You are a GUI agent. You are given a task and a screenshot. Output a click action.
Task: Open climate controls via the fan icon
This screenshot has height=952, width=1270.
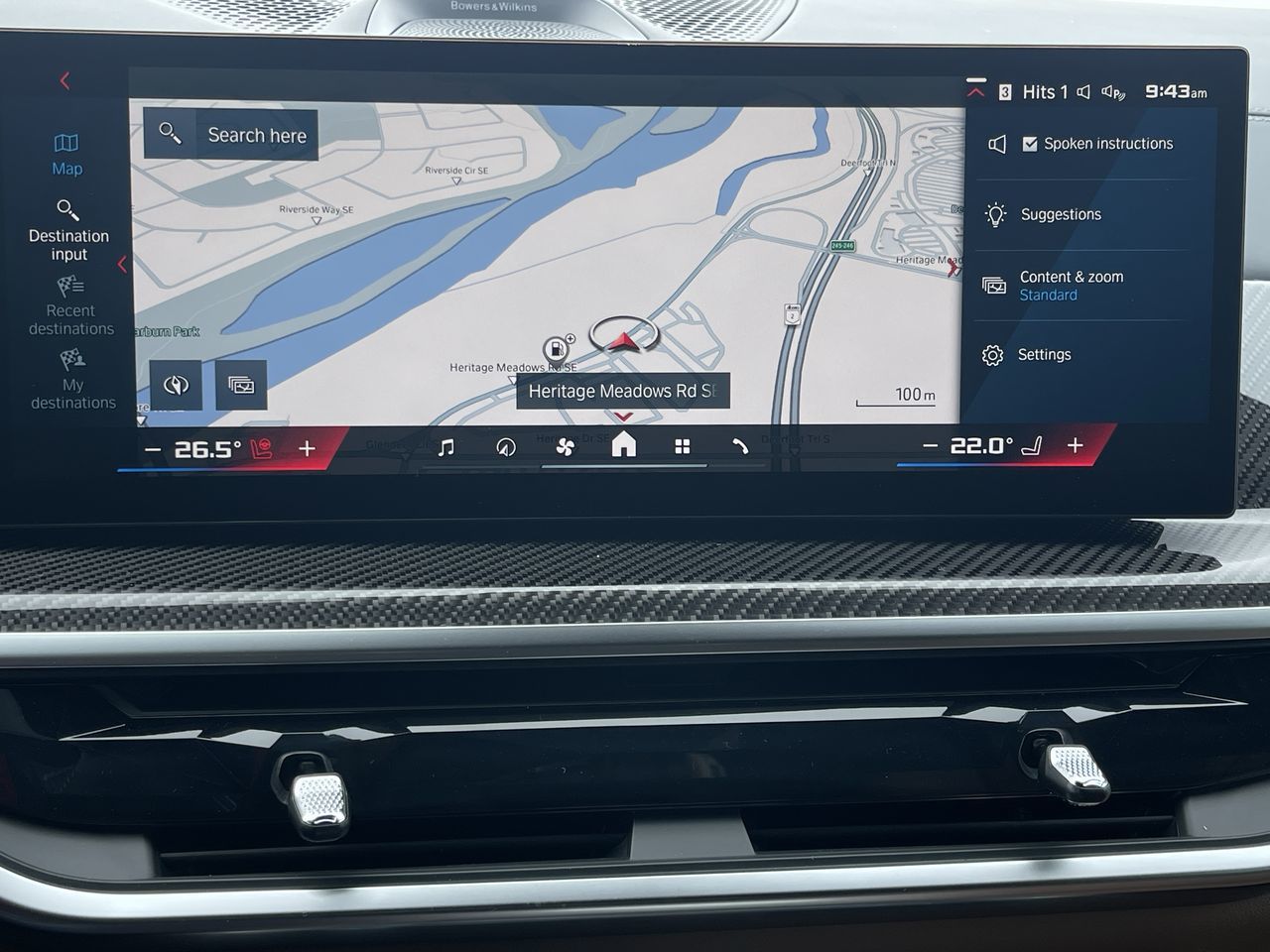tap(564, 447)
